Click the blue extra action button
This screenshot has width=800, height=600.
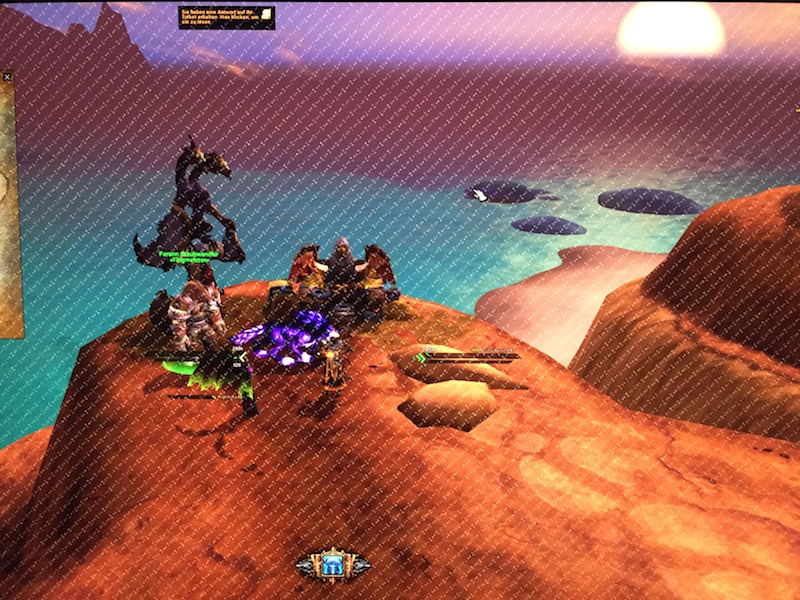point(333,565)
